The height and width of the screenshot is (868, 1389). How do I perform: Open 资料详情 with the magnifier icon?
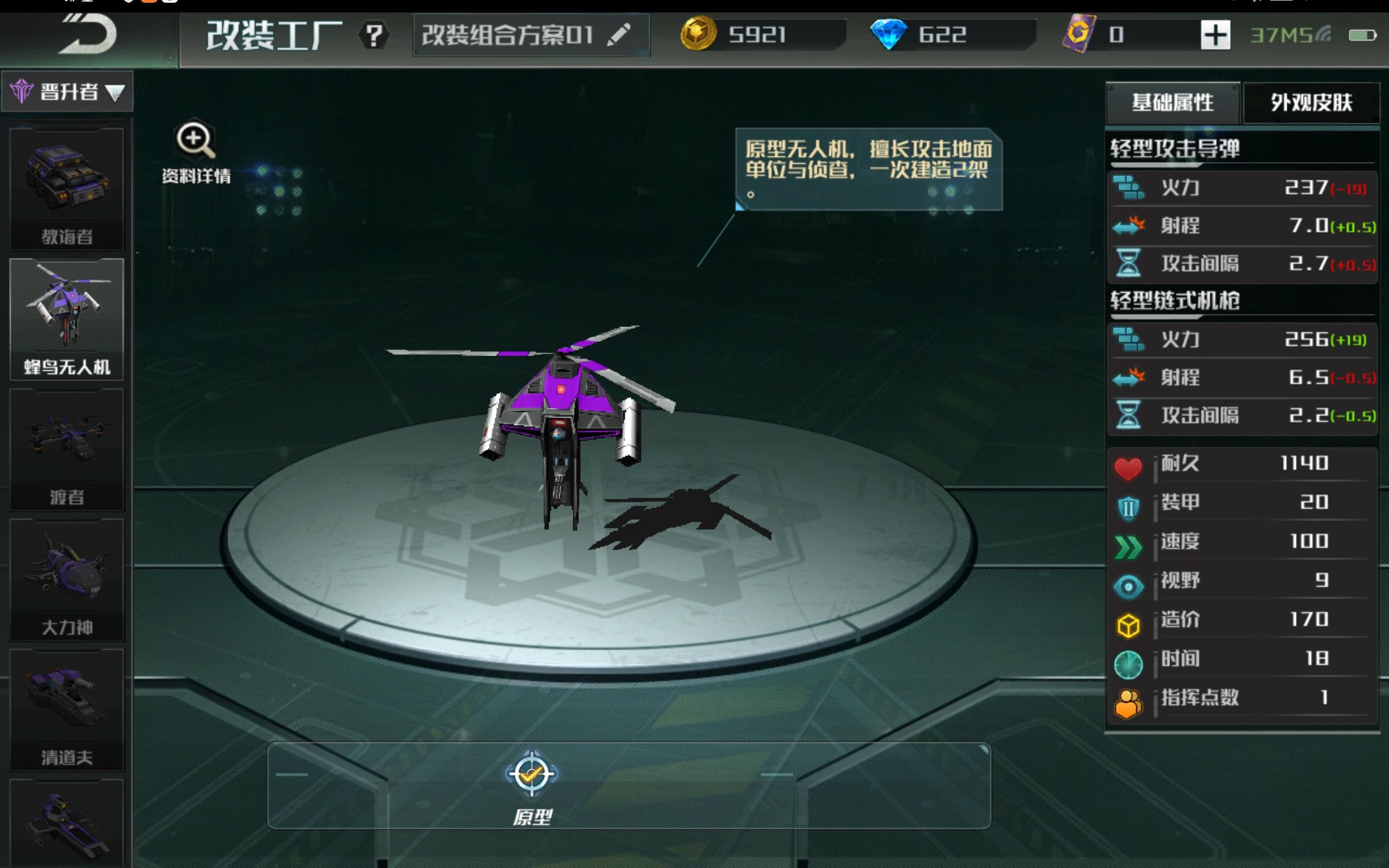pyautogui.click(x=195, y=139)
